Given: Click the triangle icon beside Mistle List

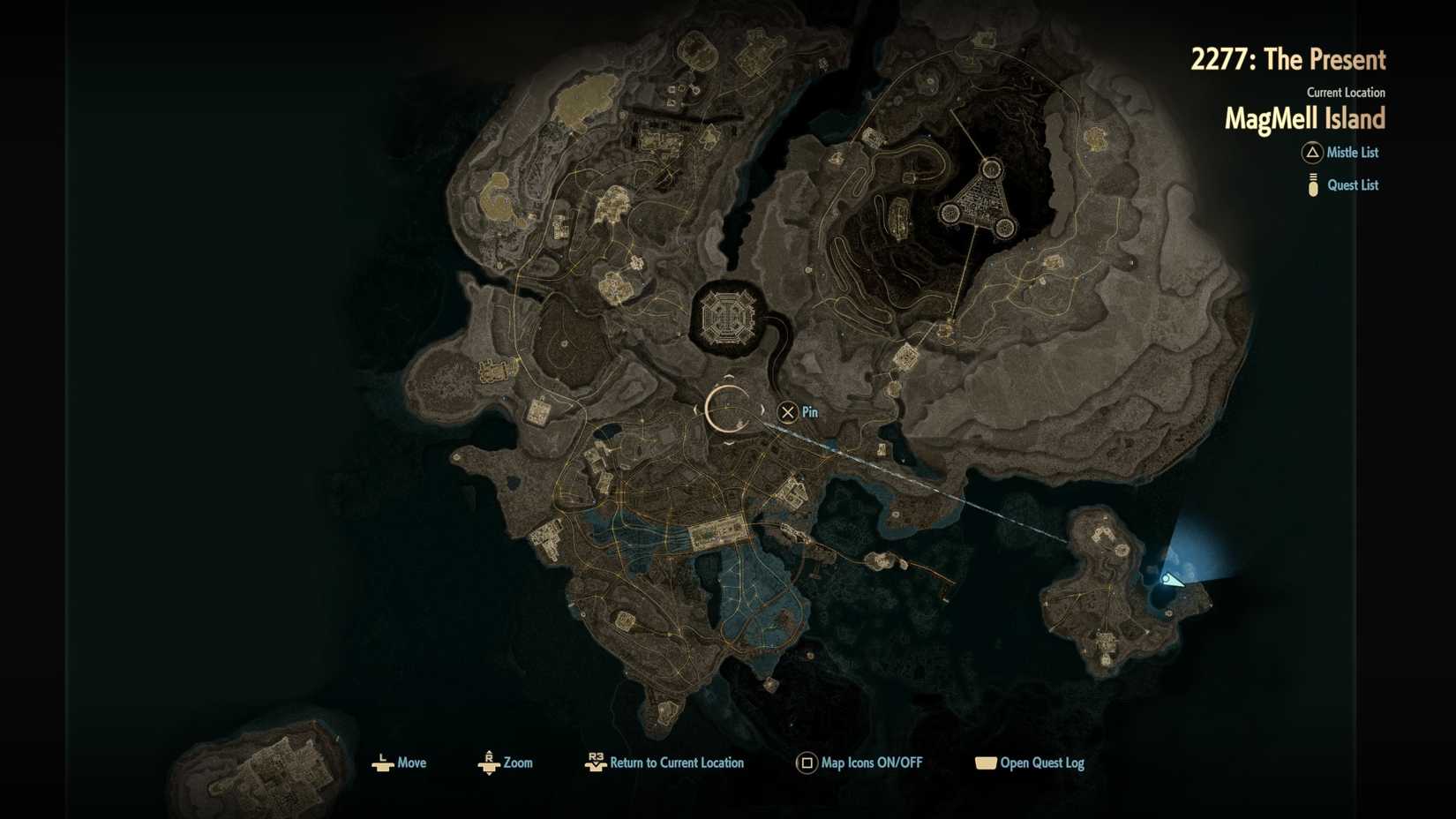Looking at the screenshot, I should (x=1312, y=152).
